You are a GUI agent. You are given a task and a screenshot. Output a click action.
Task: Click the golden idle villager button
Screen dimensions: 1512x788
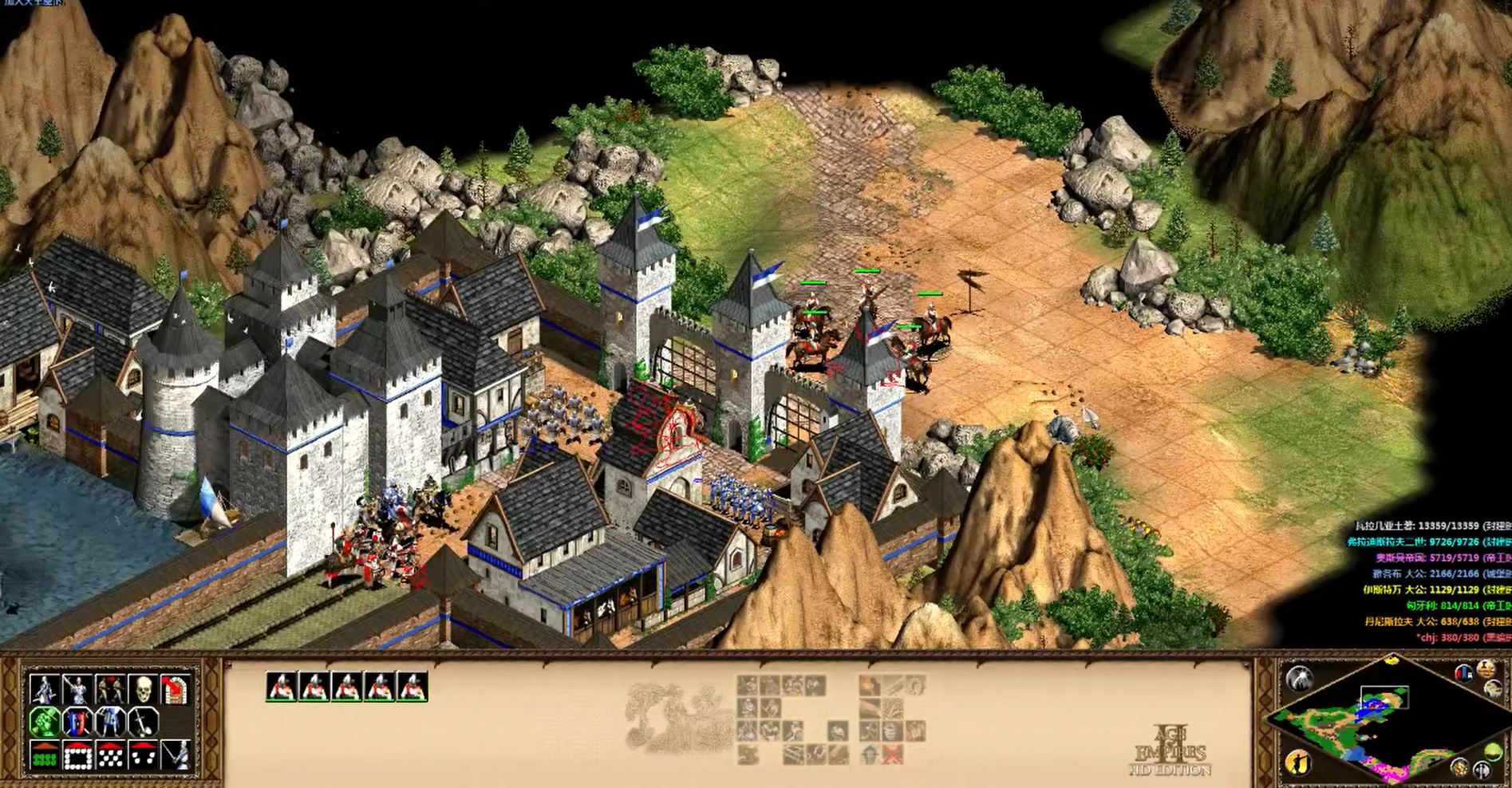coord(1298,762)
